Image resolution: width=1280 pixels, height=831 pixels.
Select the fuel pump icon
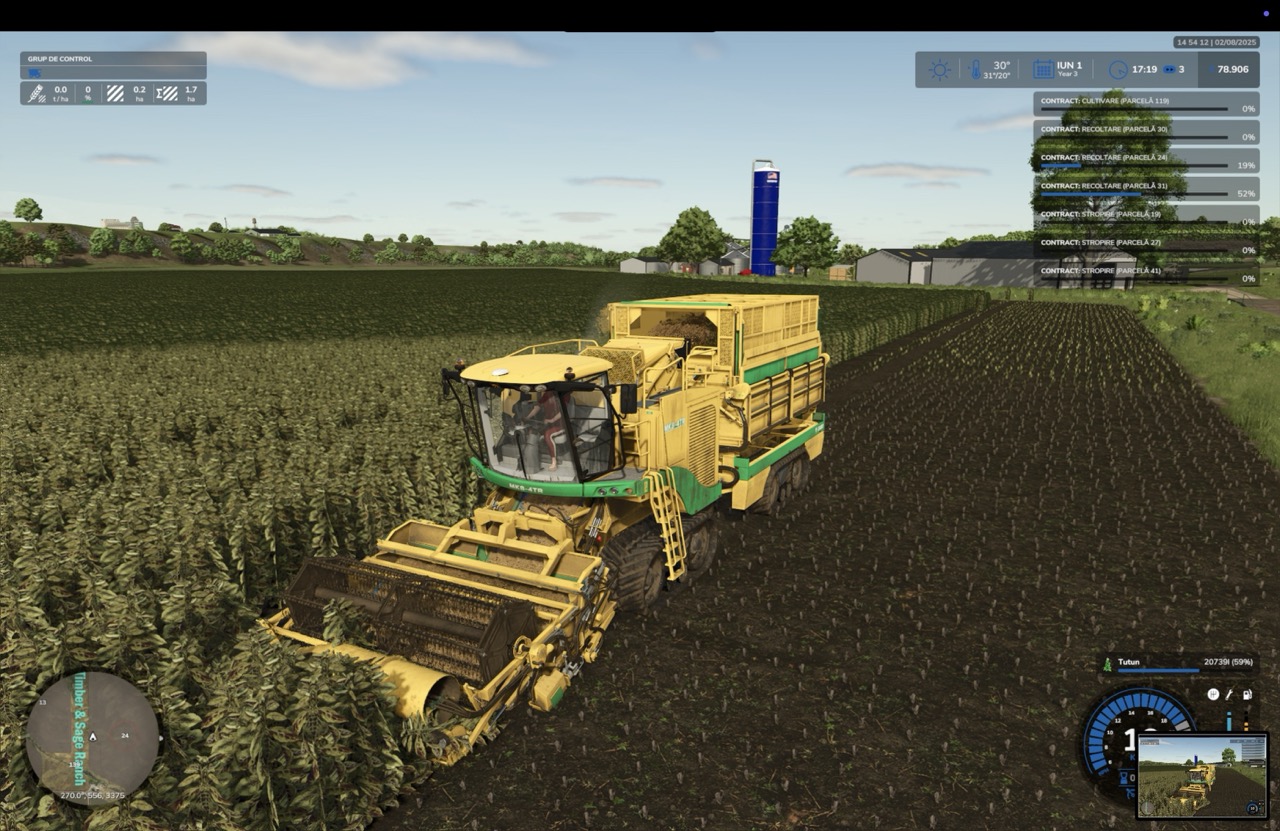[x=1247, y=694]
